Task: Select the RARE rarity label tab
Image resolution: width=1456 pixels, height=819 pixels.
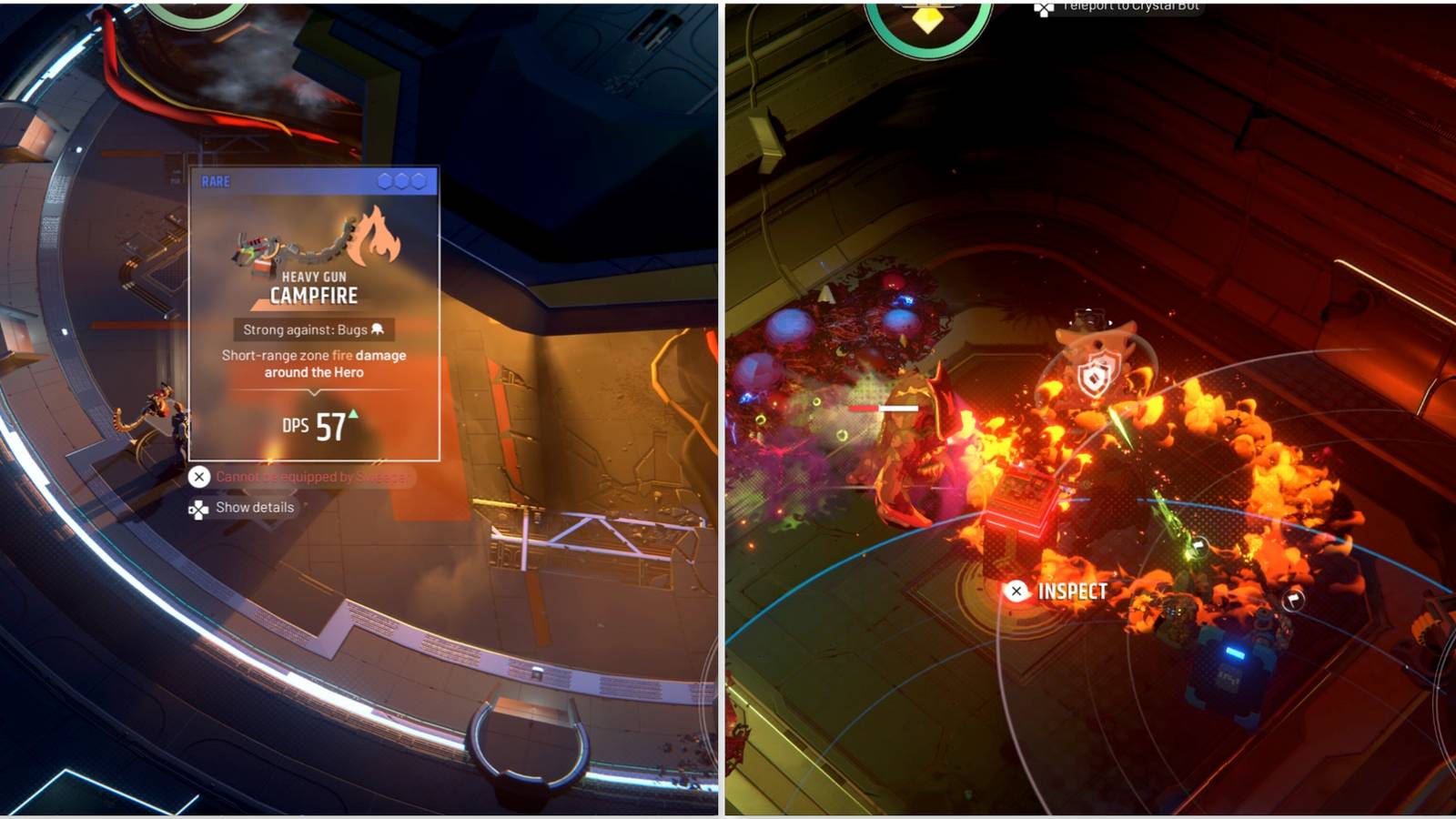Action: pos(216,181)
